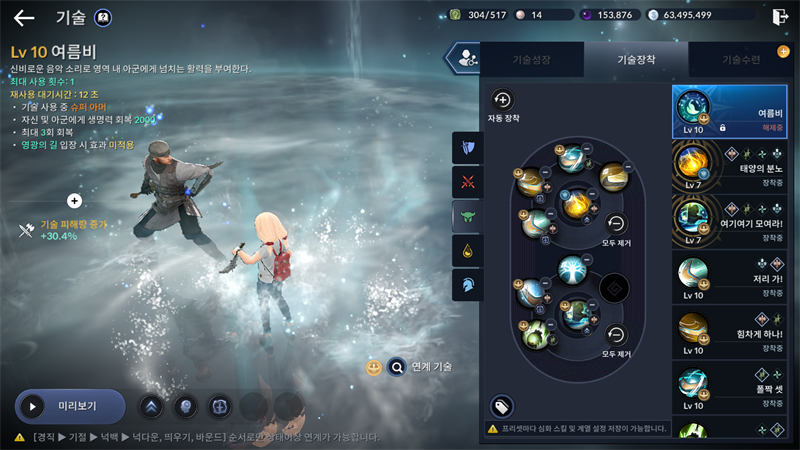Screen dimensions: 800x450
Task: Choose the 폴짝 셋 skill entry
Action: coord(729,388)
